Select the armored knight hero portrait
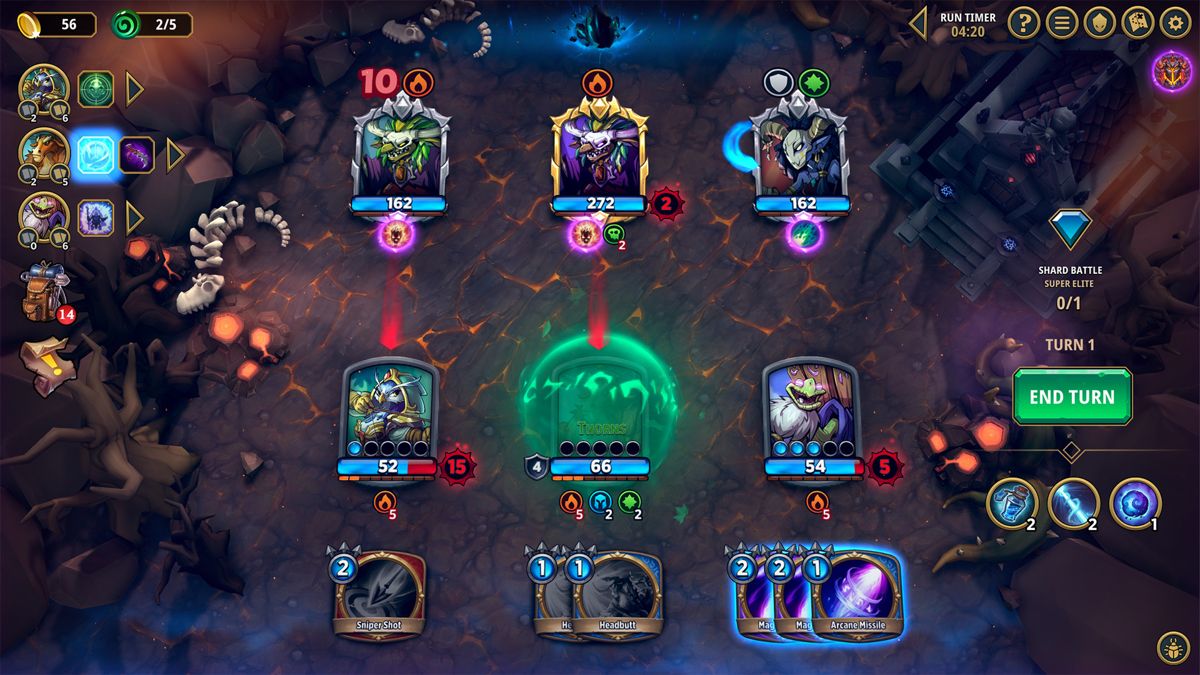The width and height of the screenshot is (1200, 675). coord(44,89)
